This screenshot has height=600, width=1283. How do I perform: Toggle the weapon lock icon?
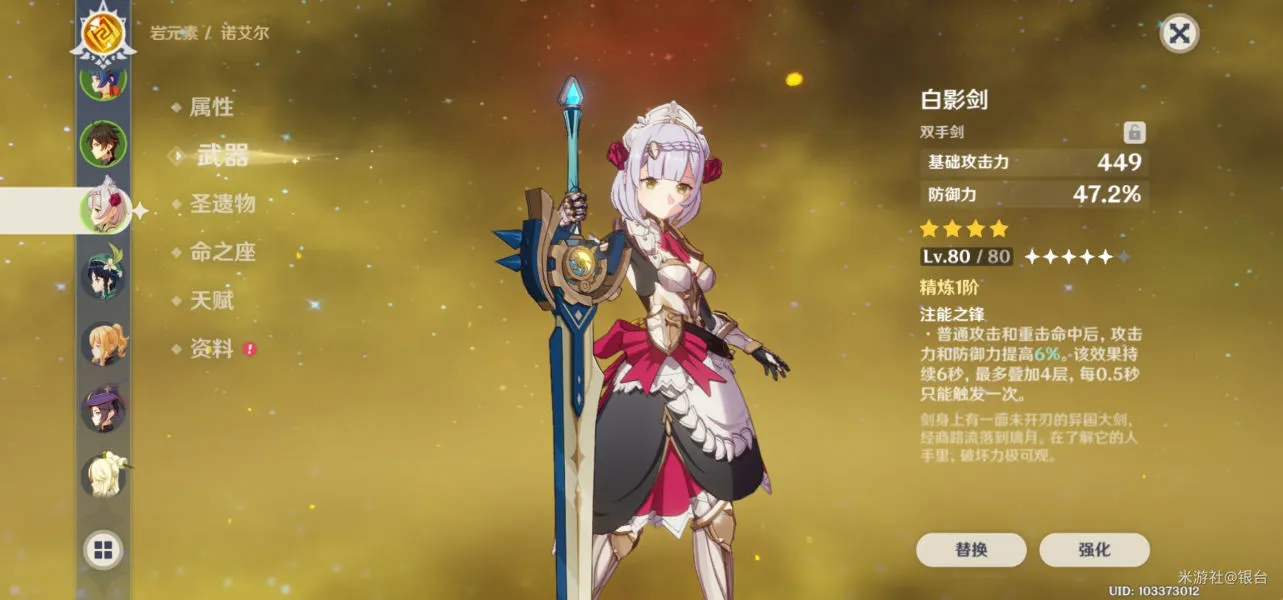(1134, 132)
